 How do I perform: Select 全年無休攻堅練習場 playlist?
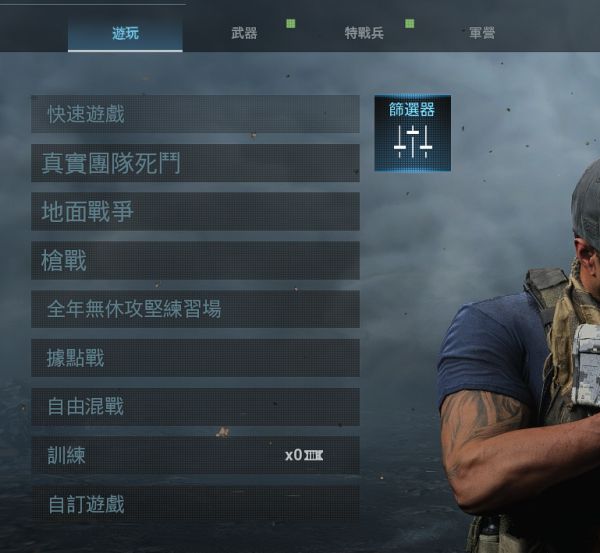pyautogui.click(x=195, y=309)
